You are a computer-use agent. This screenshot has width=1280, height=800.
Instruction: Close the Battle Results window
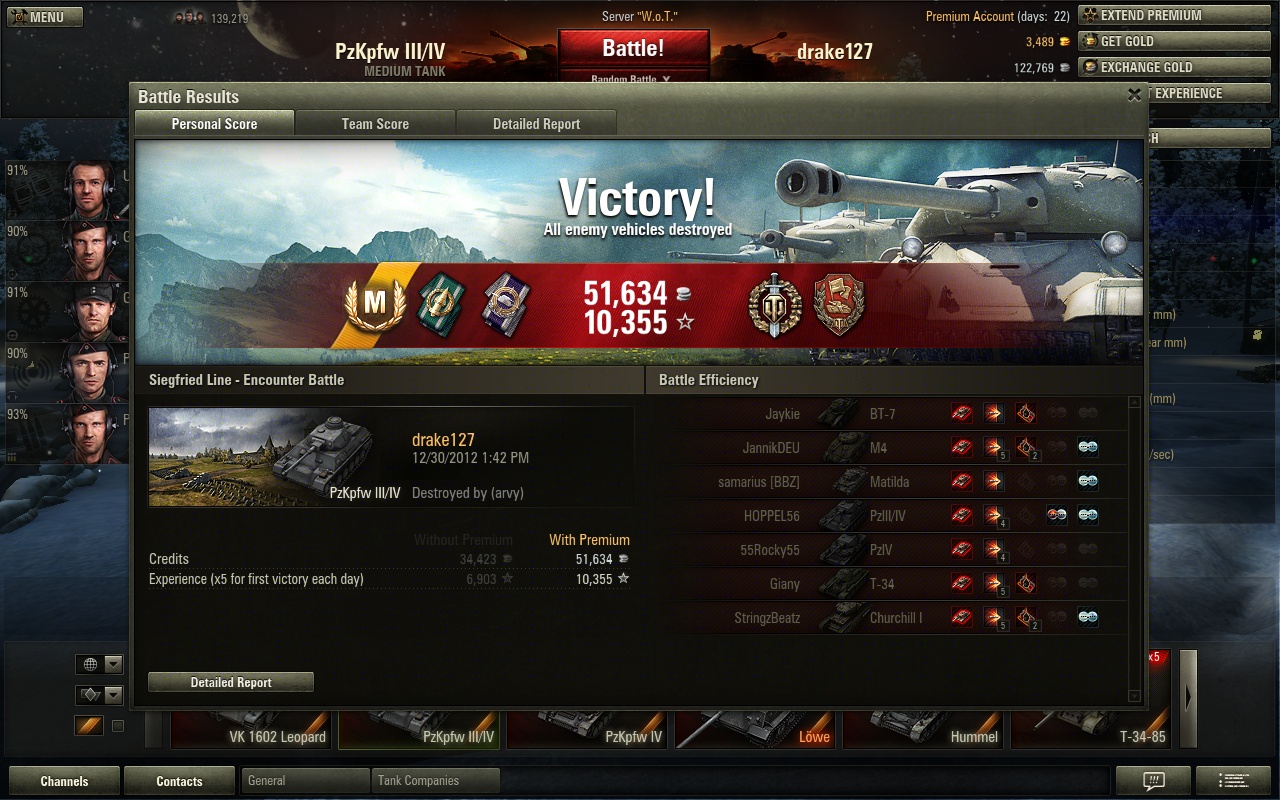[x=1134, y=95]
